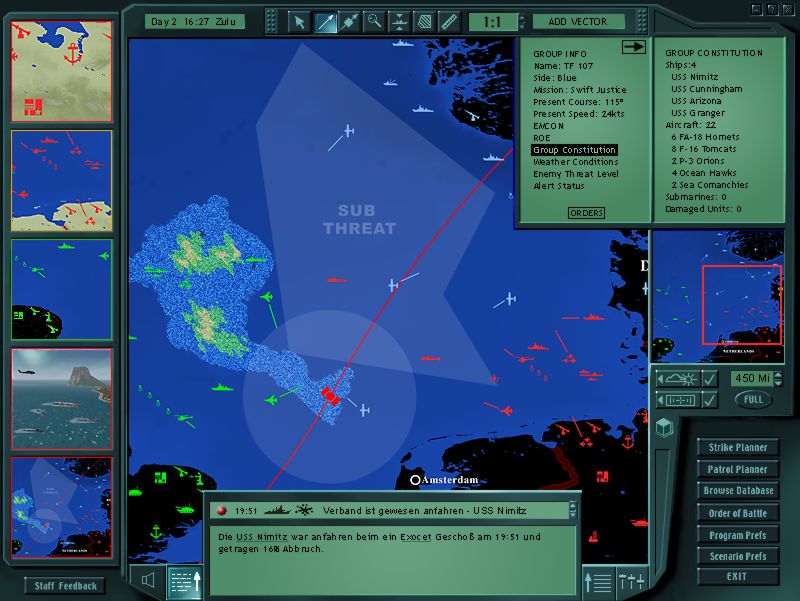Choose the magnifying glass zoom tool

click(374, 21)
